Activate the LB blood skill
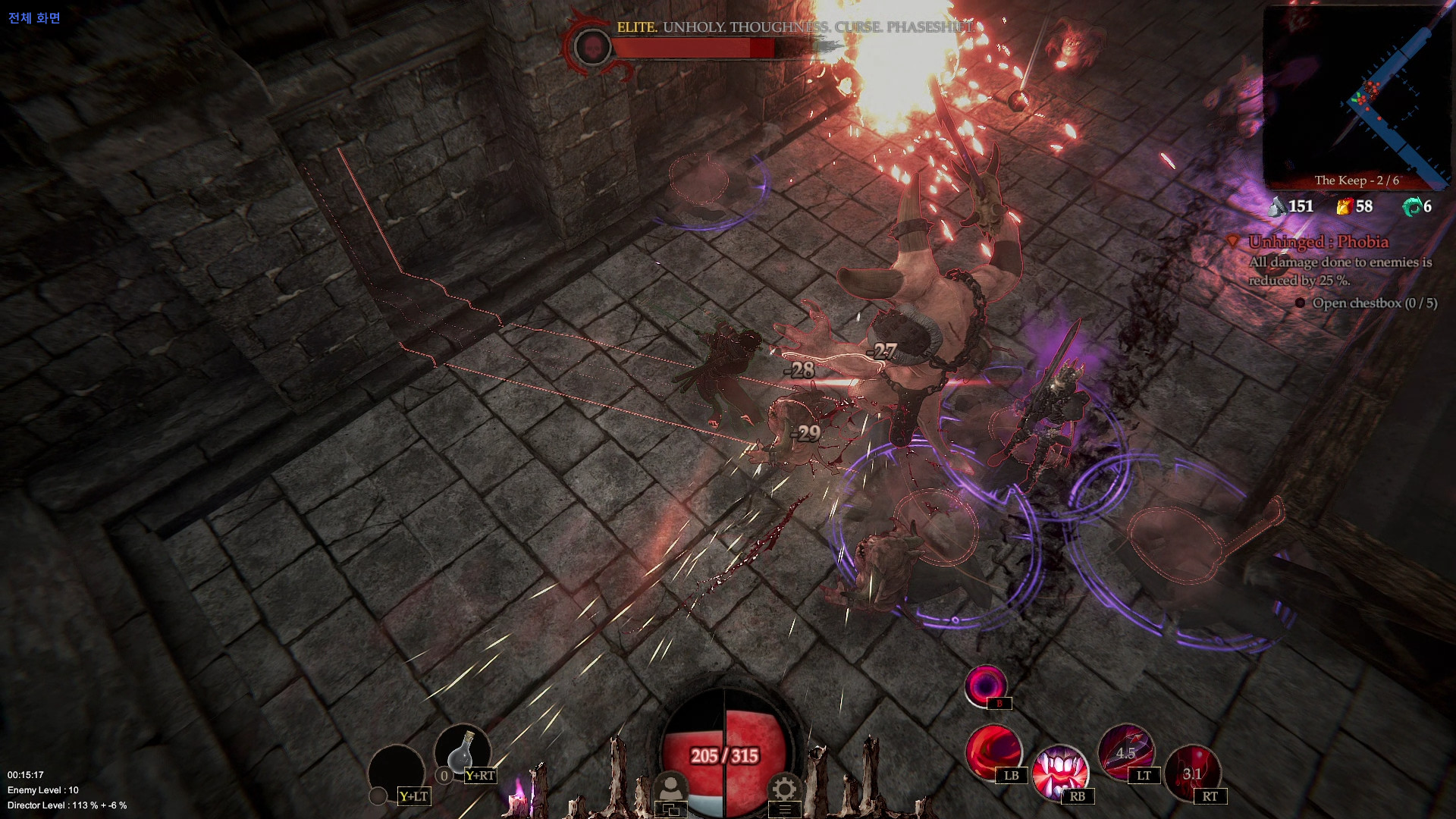The width and height of the screenshot is (1456, 819). (995, 753)
